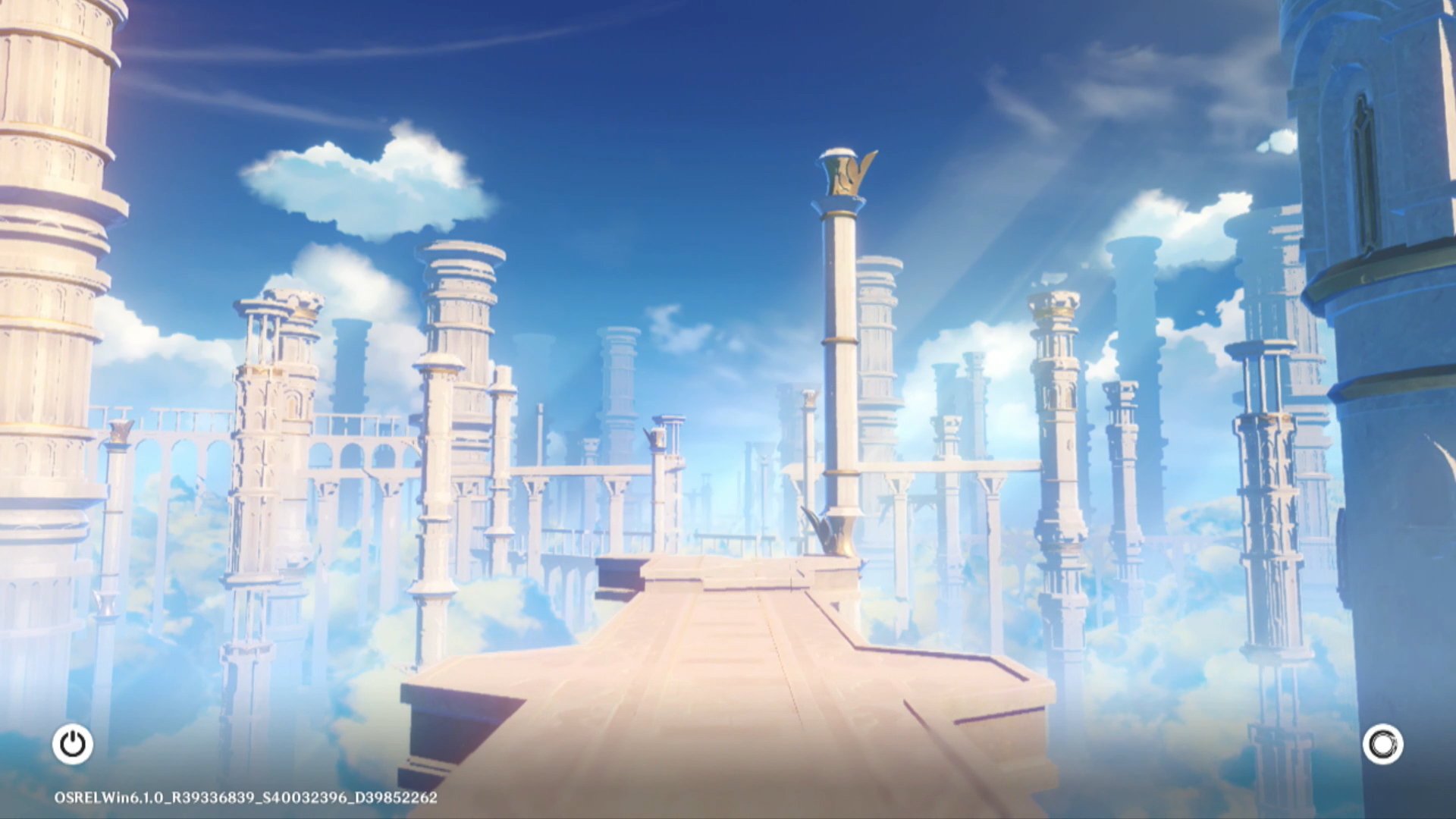The width and height of the screenshot is (1456, 819).
Task: Click the power exit button
Action: [73, 744]
